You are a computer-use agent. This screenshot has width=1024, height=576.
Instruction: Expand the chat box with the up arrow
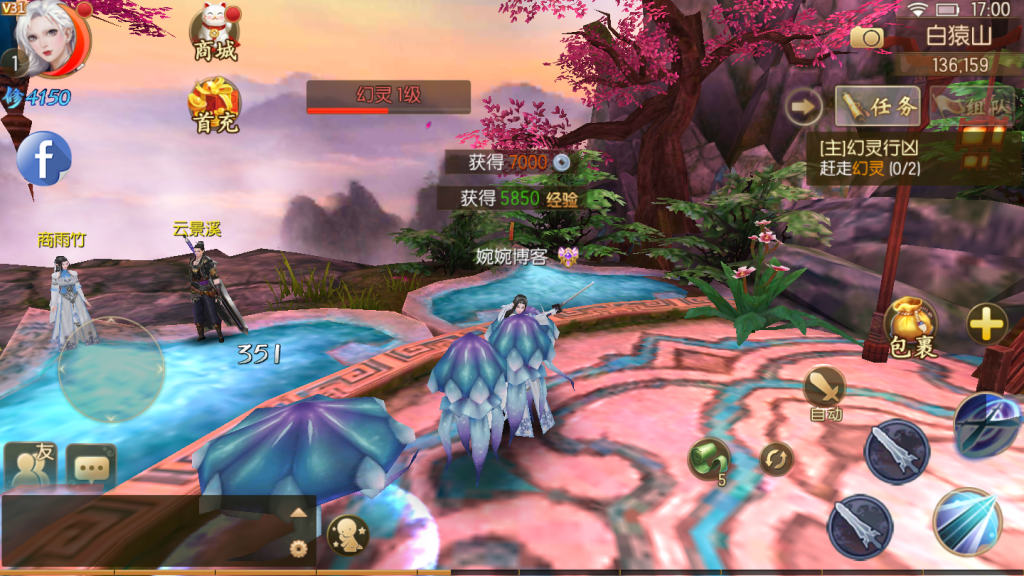(298, 512)
